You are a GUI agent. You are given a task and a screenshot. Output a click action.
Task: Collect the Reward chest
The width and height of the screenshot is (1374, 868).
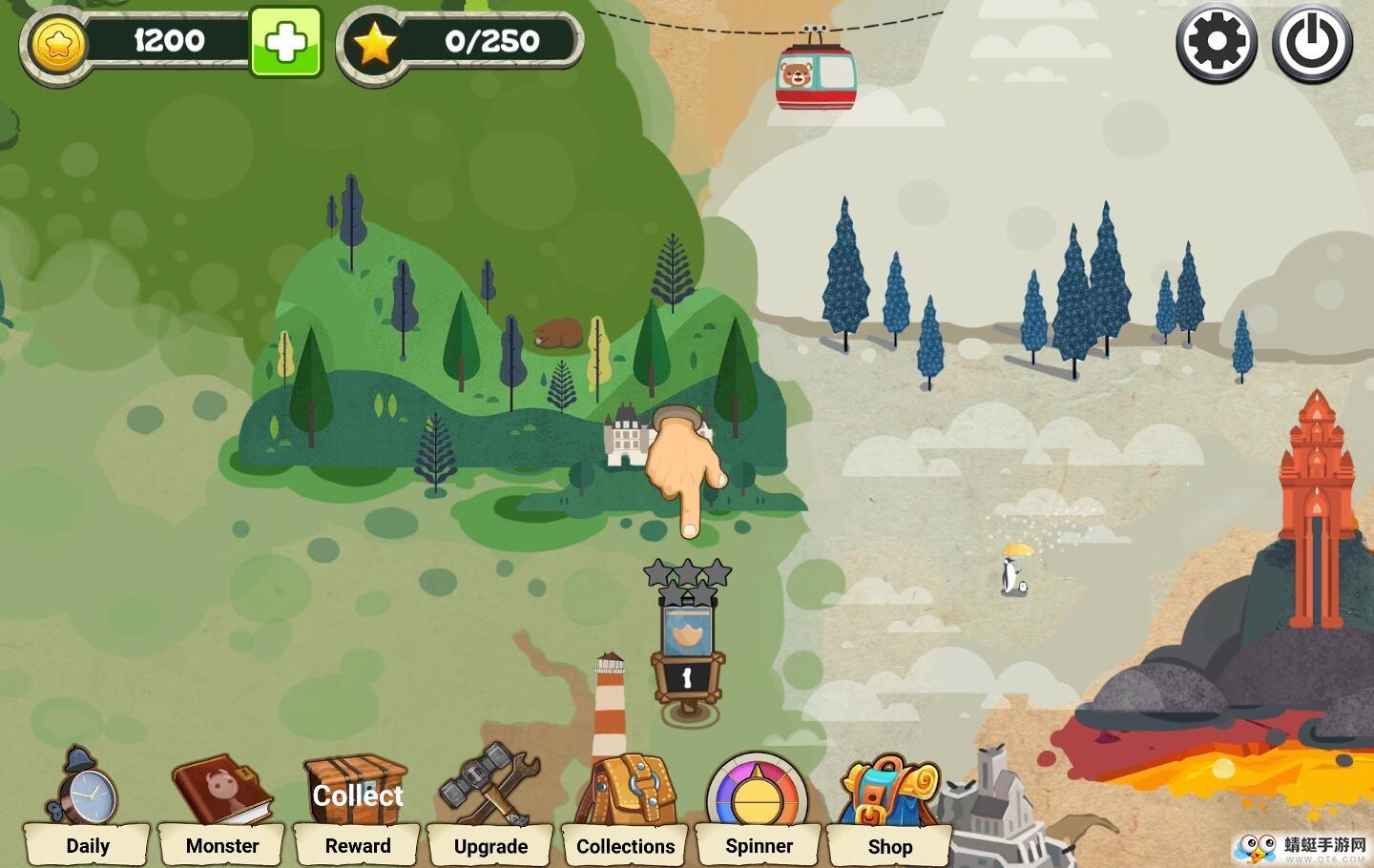[357, 807]
